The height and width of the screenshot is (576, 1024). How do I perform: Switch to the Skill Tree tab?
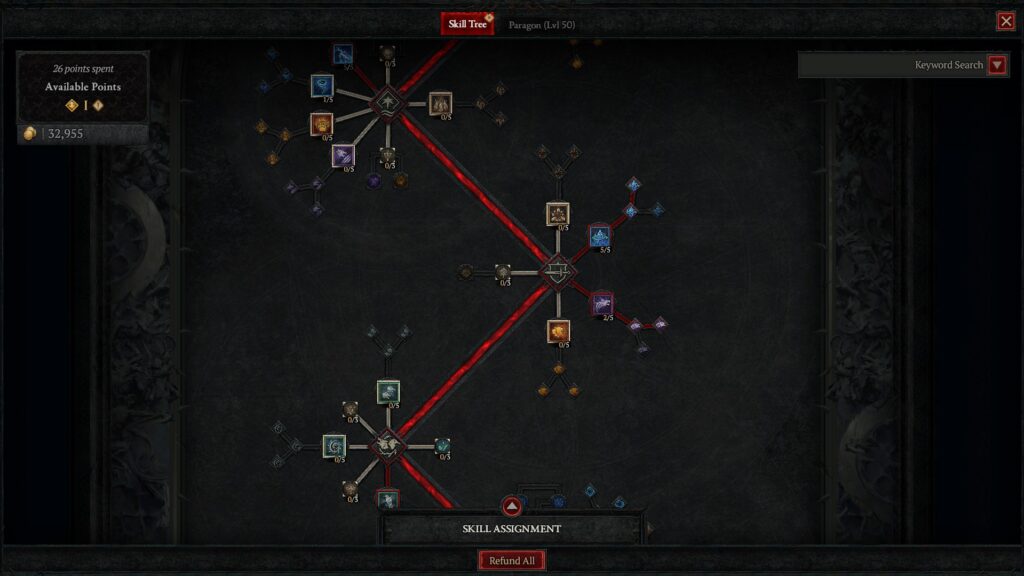(467, 24)
